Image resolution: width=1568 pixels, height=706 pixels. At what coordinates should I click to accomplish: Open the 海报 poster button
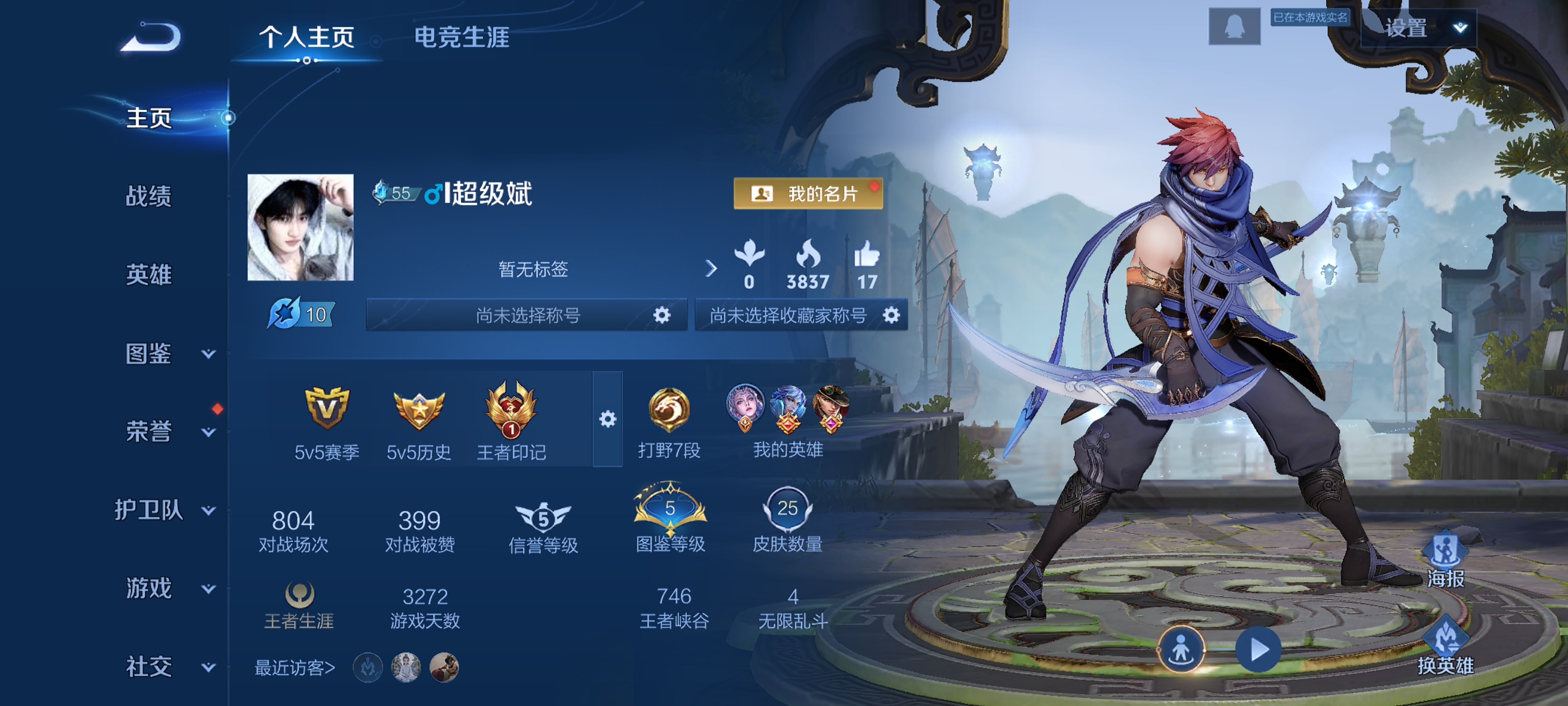[1445, 560]
